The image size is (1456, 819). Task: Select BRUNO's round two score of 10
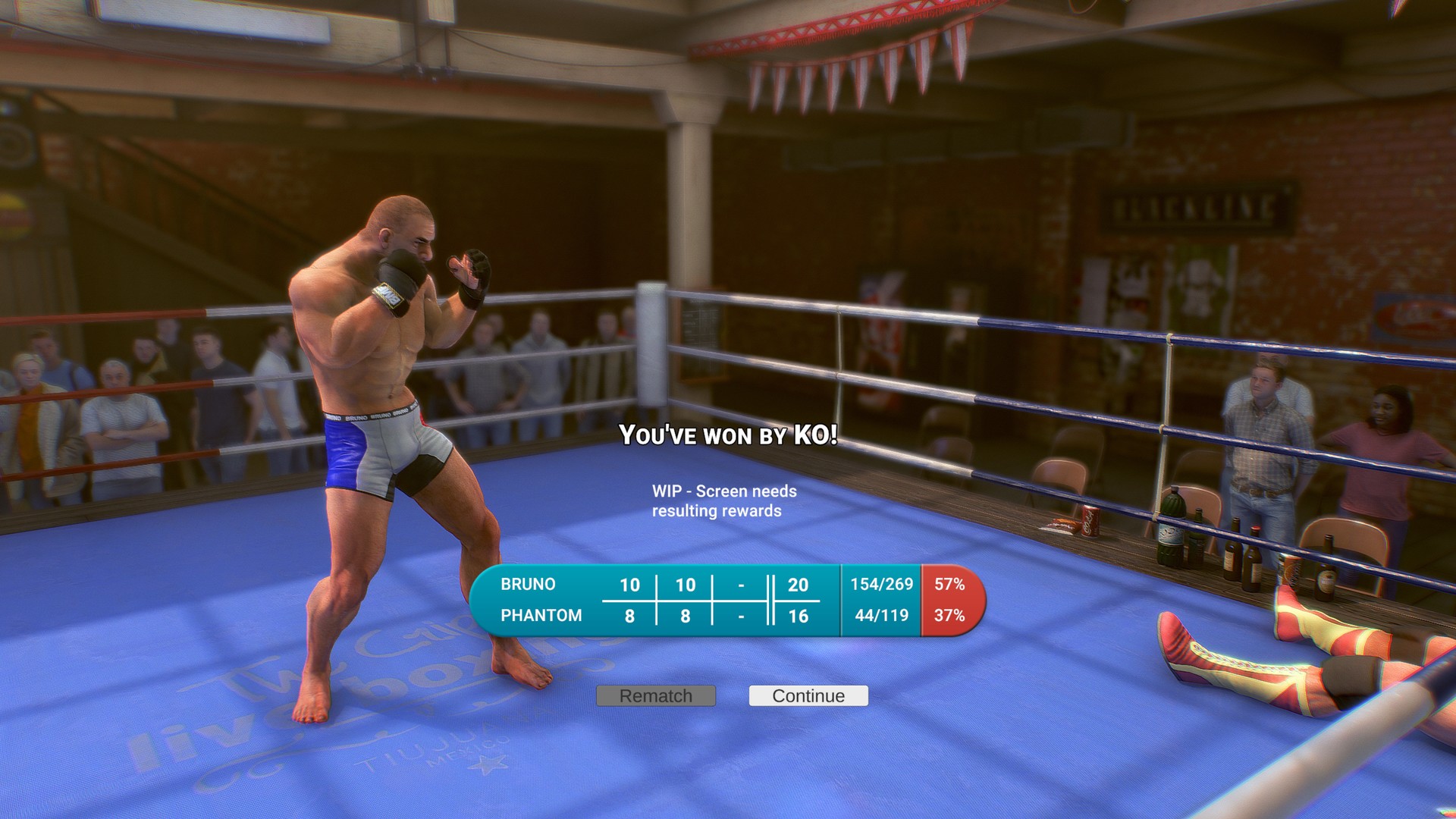click(x=685, y=585)
